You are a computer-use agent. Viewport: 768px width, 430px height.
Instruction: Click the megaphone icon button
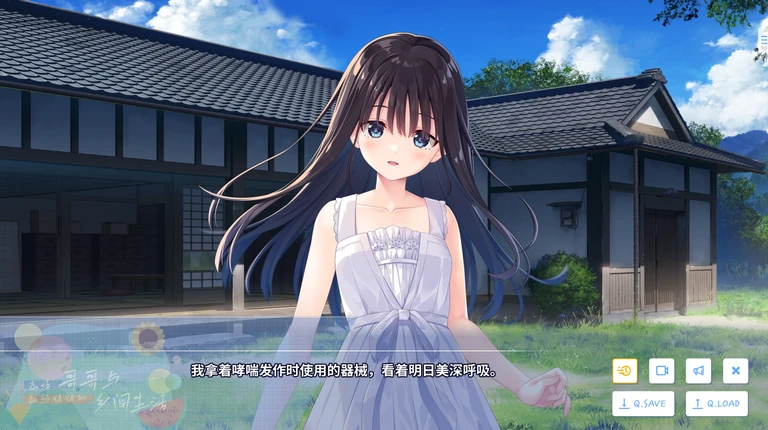(x=698, y=371)
